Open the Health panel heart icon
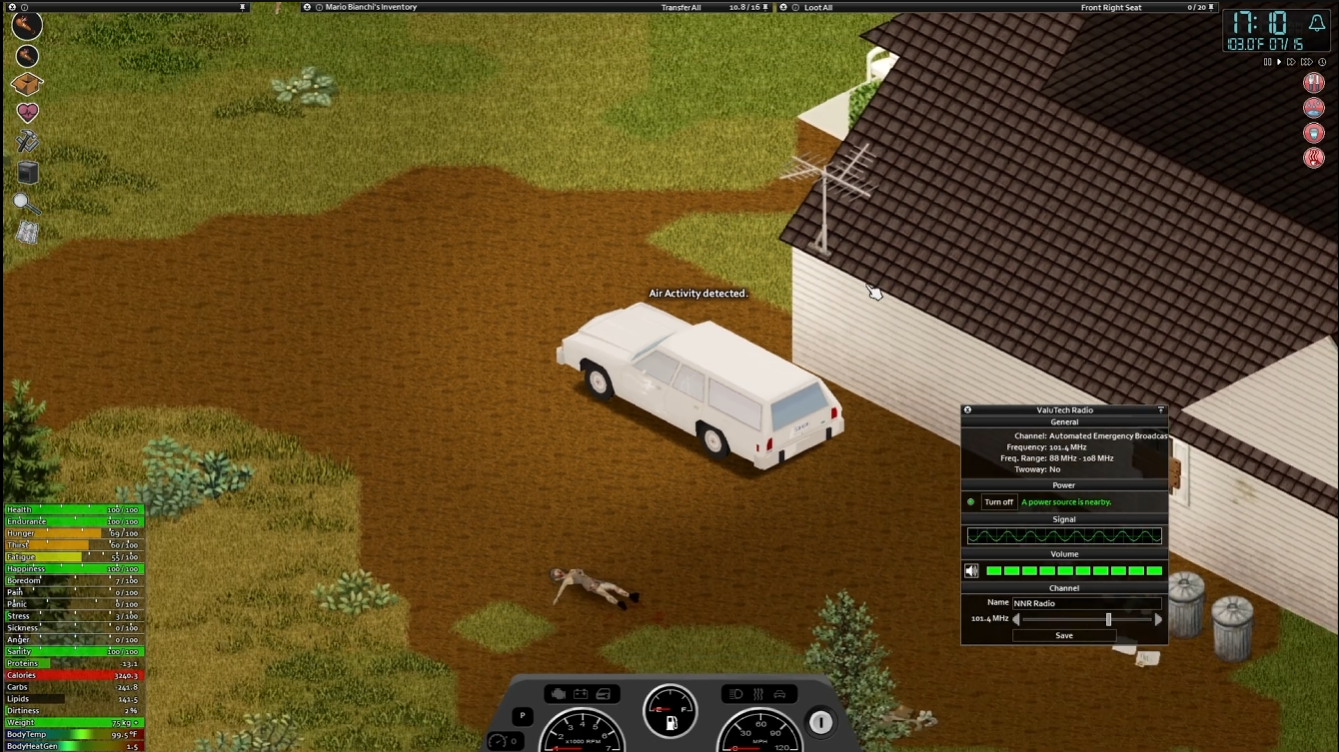 click(x=27, y=113)
